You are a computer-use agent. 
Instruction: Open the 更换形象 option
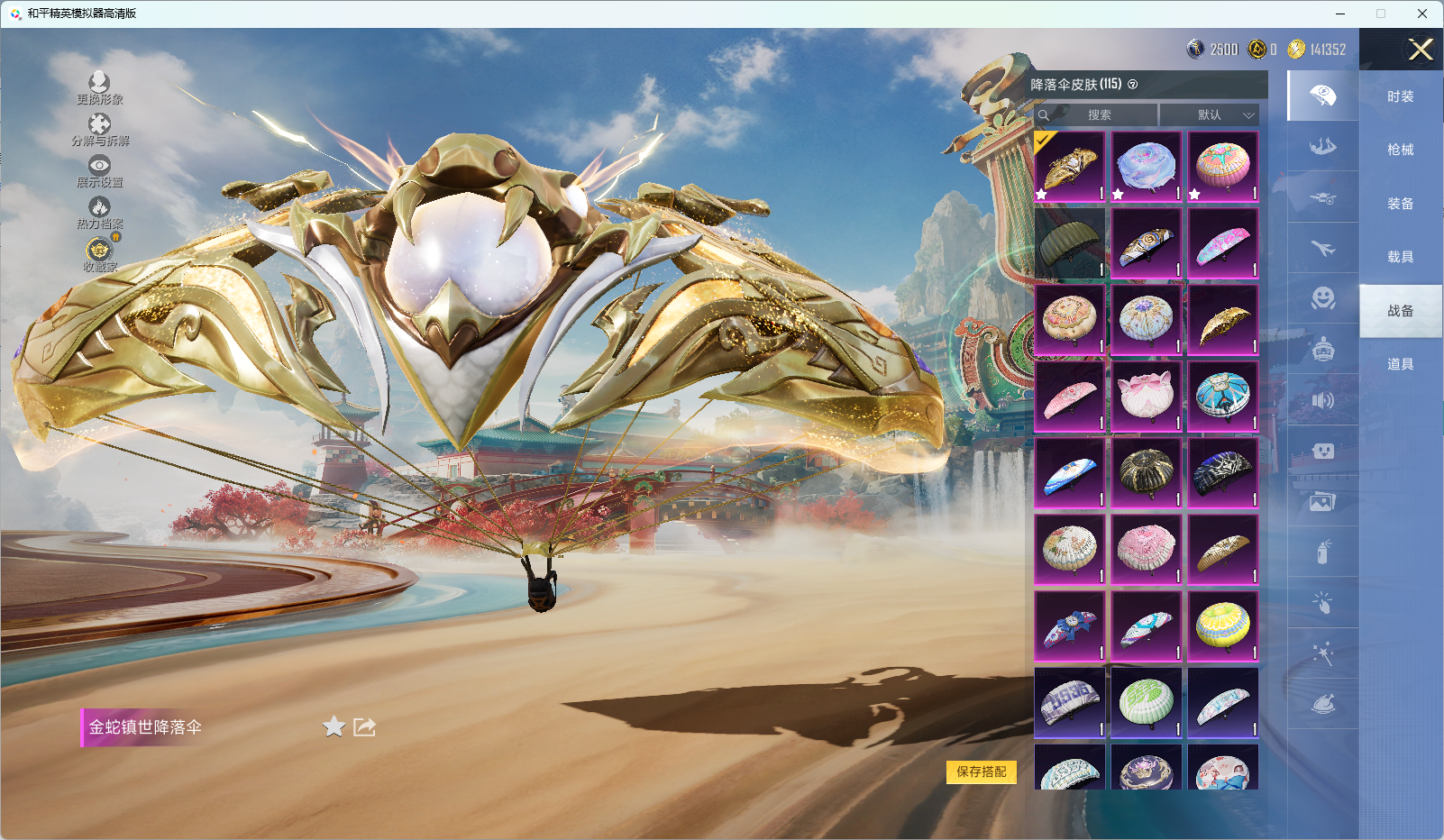click(x=99, y=88)
